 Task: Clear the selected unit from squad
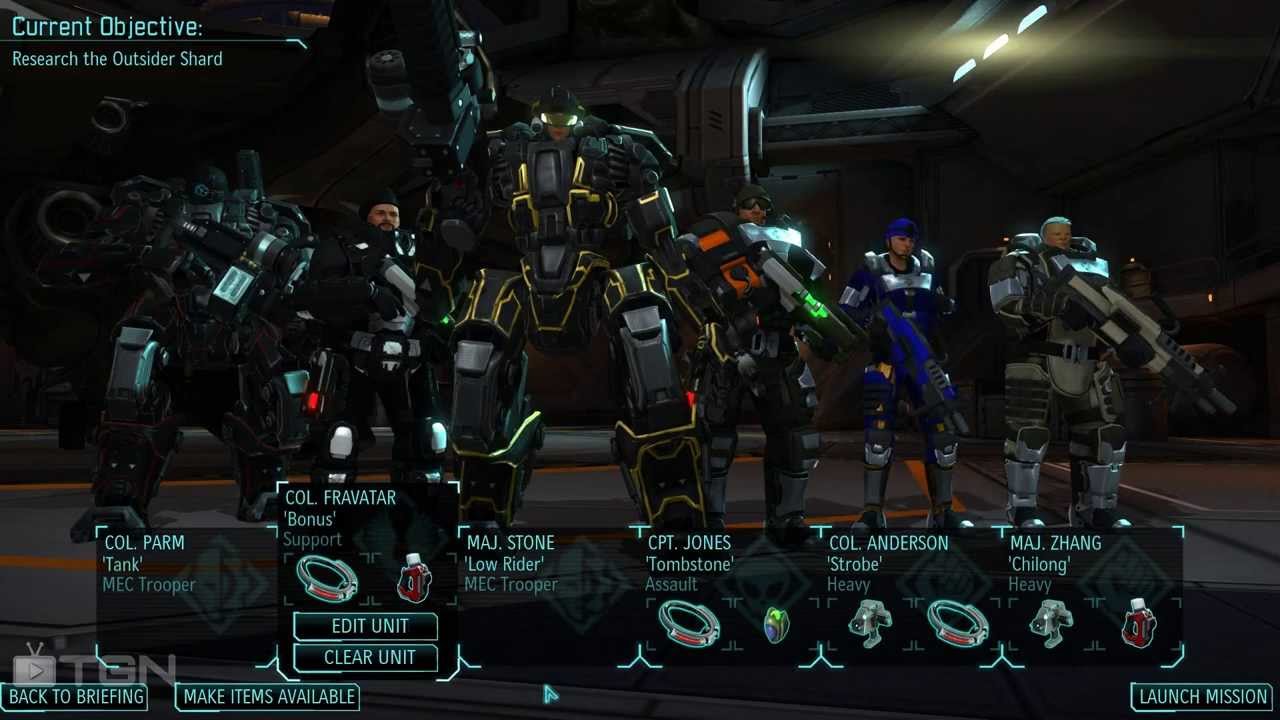369,658
